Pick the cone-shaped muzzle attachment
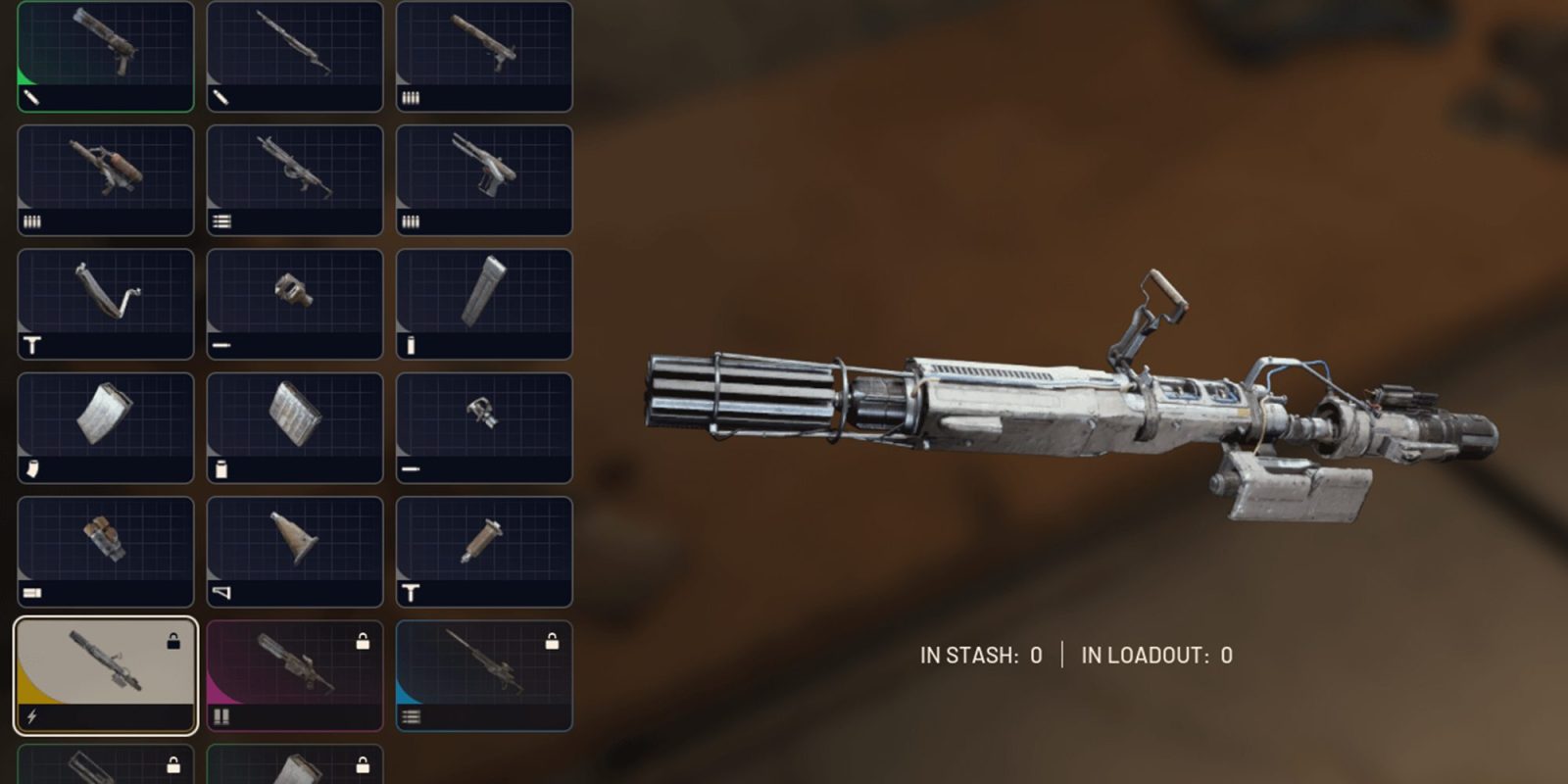This screenshot has height=784, width=1568. (295, 551)
